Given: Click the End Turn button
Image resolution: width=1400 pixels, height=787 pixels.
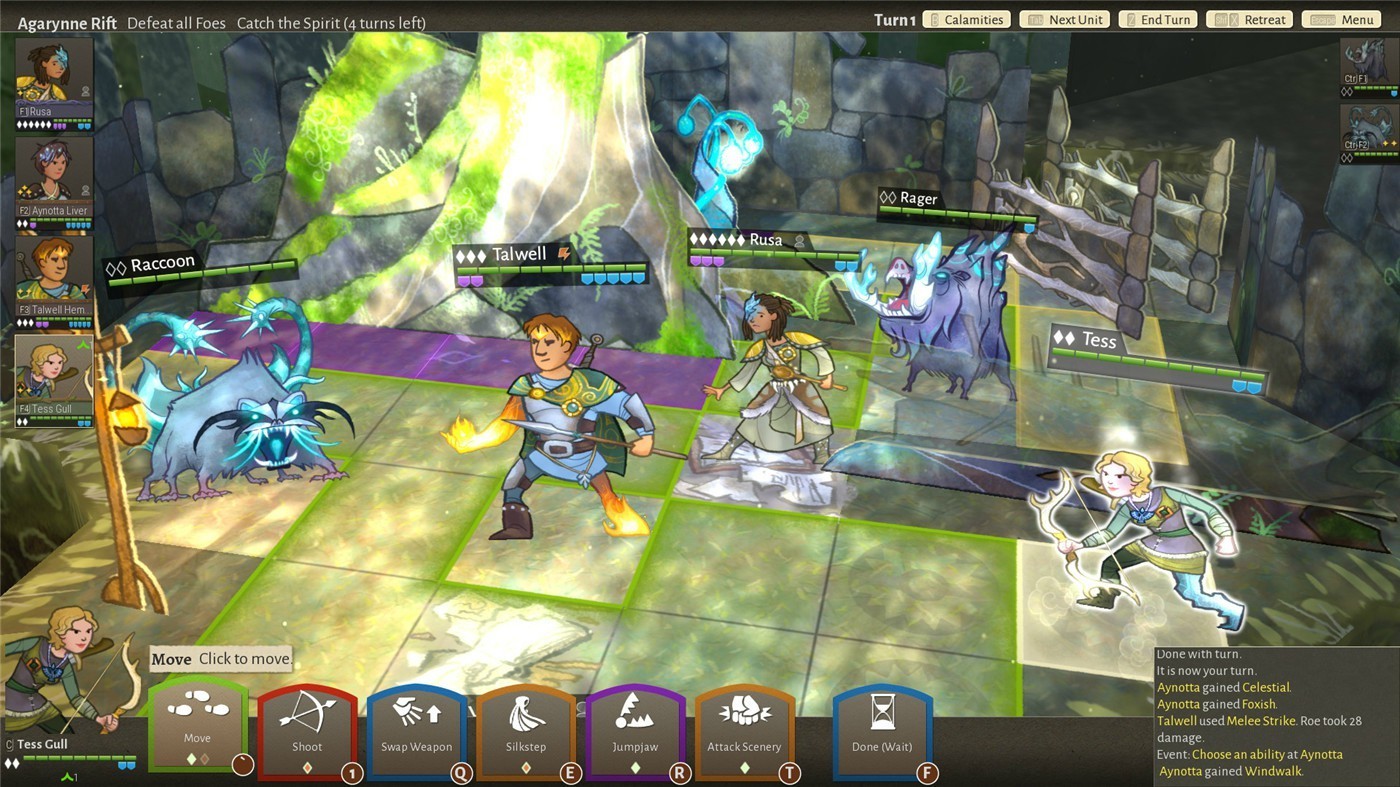Looking at the screenshot, I should click(x=1158, y=20).
